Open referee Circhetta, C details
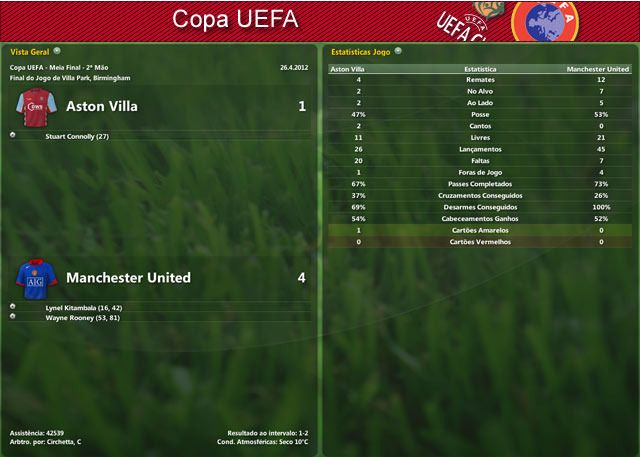The height and width of the screenshot is (457, 640). (61, 441)
